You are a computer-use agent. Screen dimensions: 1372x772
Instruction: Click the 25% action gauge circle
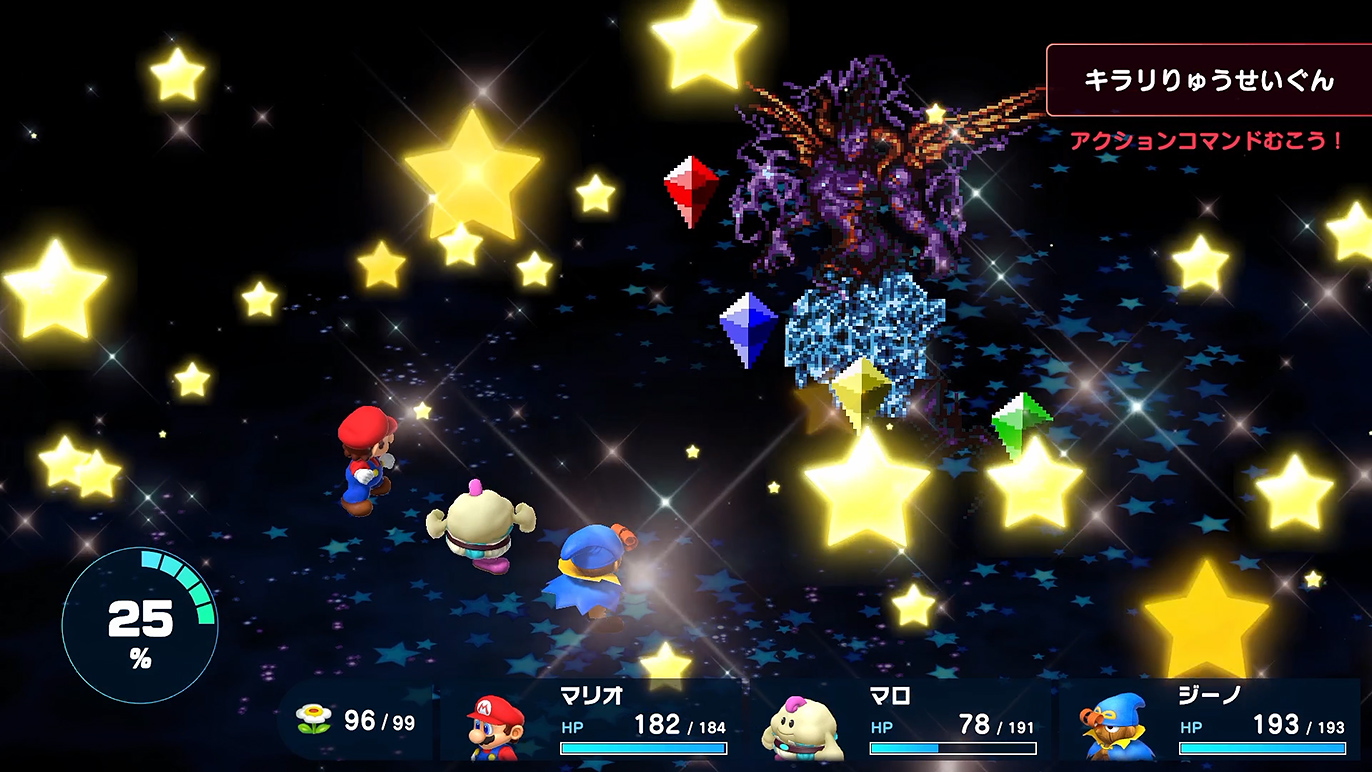(x=139, y=627)
